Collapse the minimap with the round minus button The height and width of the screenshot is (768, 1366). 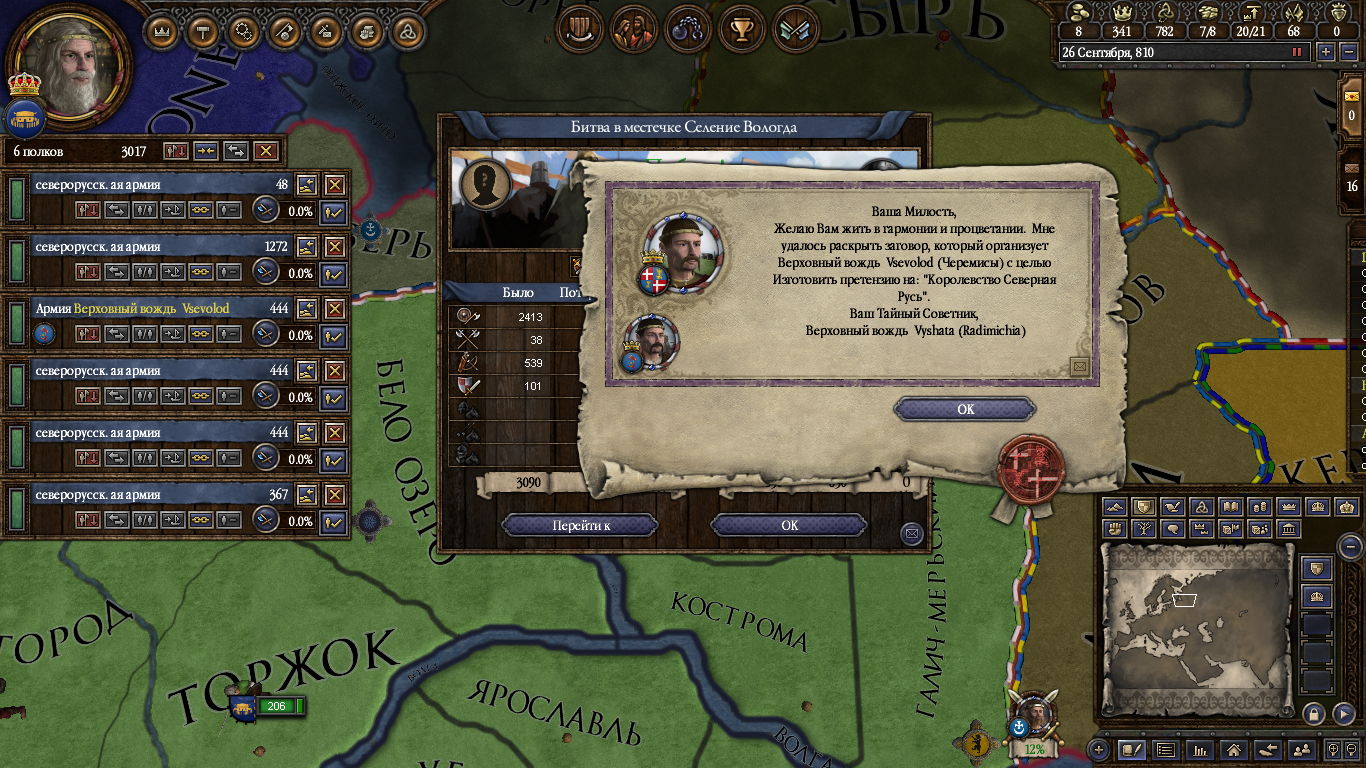[1350, 548]
